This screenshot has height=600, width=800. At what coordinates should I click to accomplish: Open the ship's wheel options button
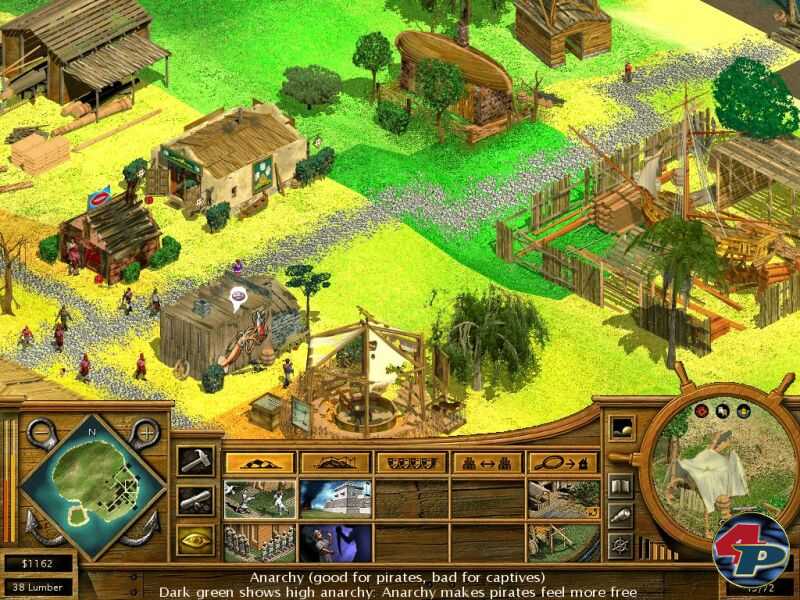click(620, 545)
